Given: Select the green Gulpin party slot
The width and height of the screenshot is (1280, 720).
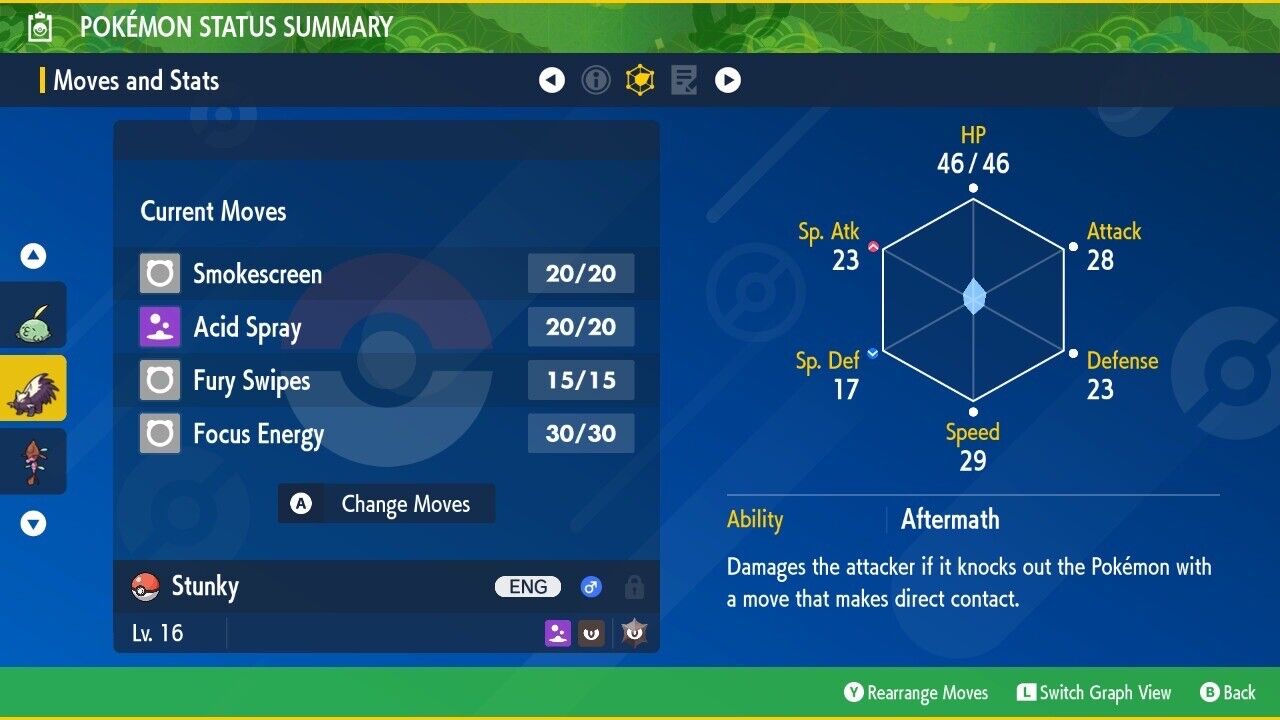Looking at the screenshot, I should (33, 315).
